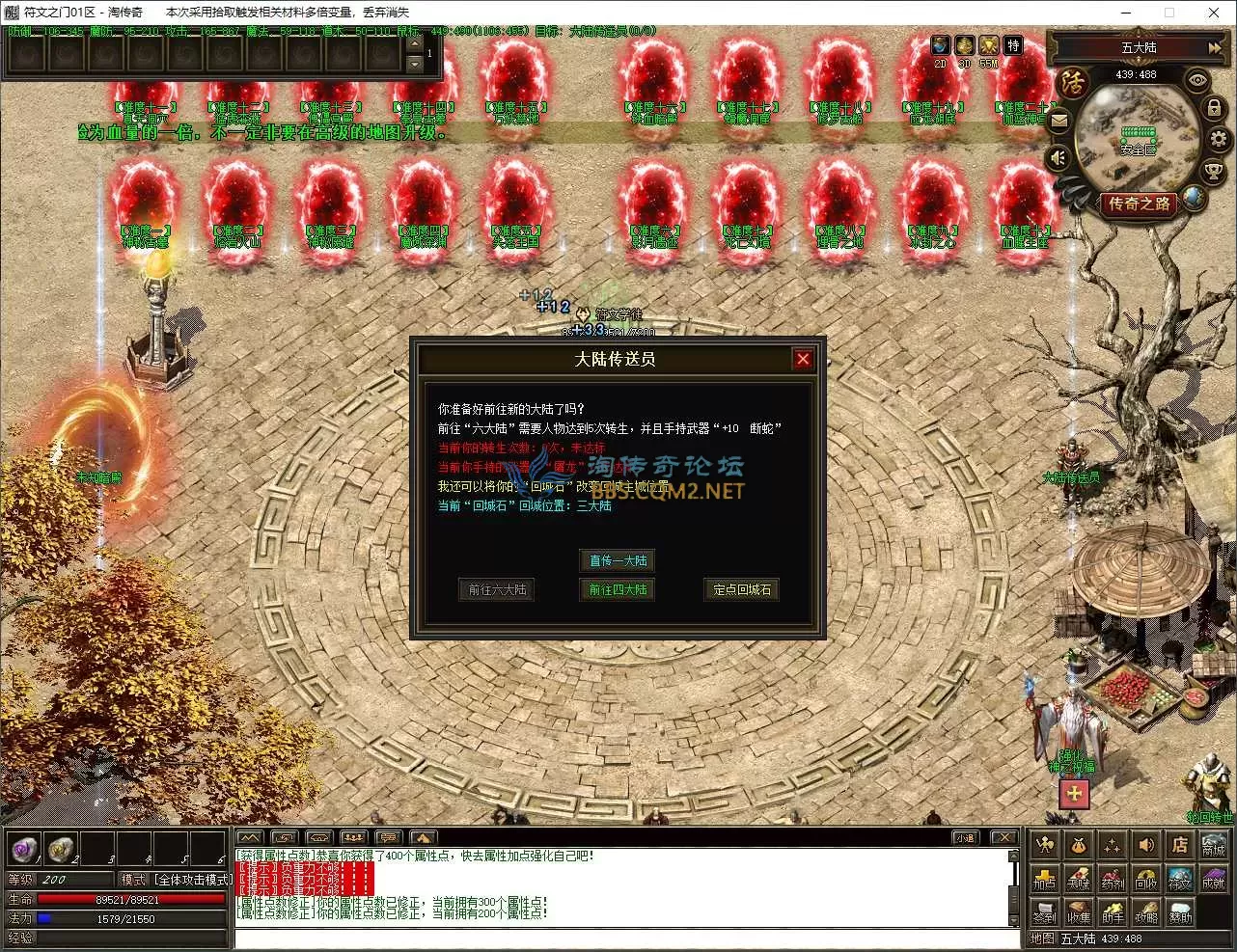Click 前往四大陆 in the teleporter dialog
Viewport: 1237px width, 952px height.
pos(618,589)
